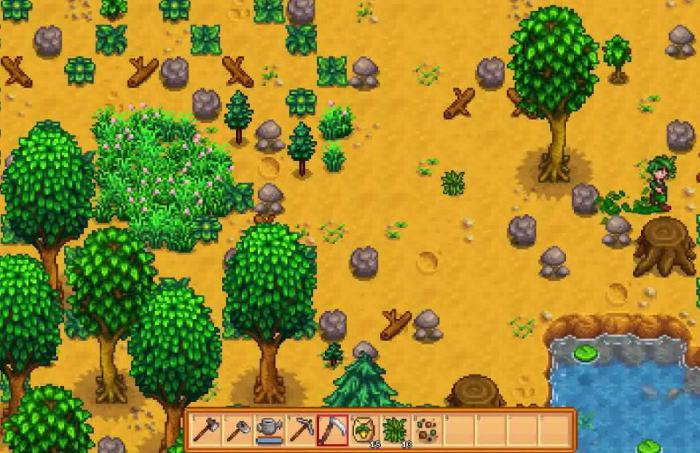Choose the hoe tool slot

click(238, 429)
